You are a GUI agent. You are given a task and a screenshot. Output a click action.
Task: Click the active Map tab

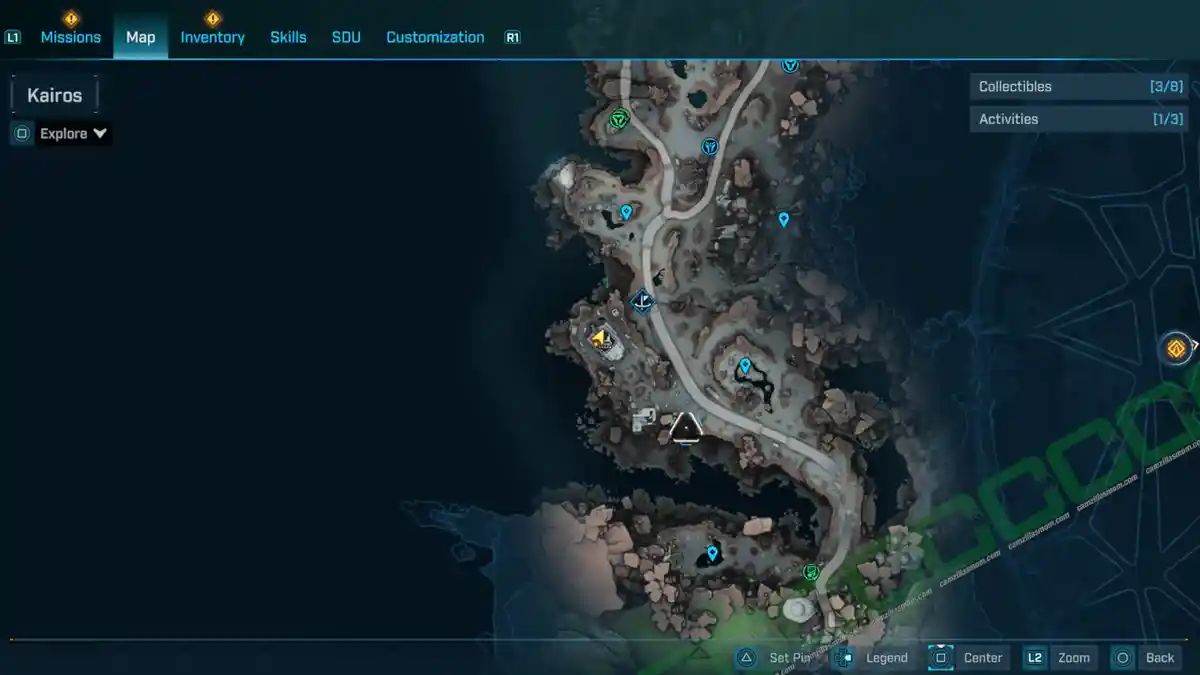[x=140, y=37]
